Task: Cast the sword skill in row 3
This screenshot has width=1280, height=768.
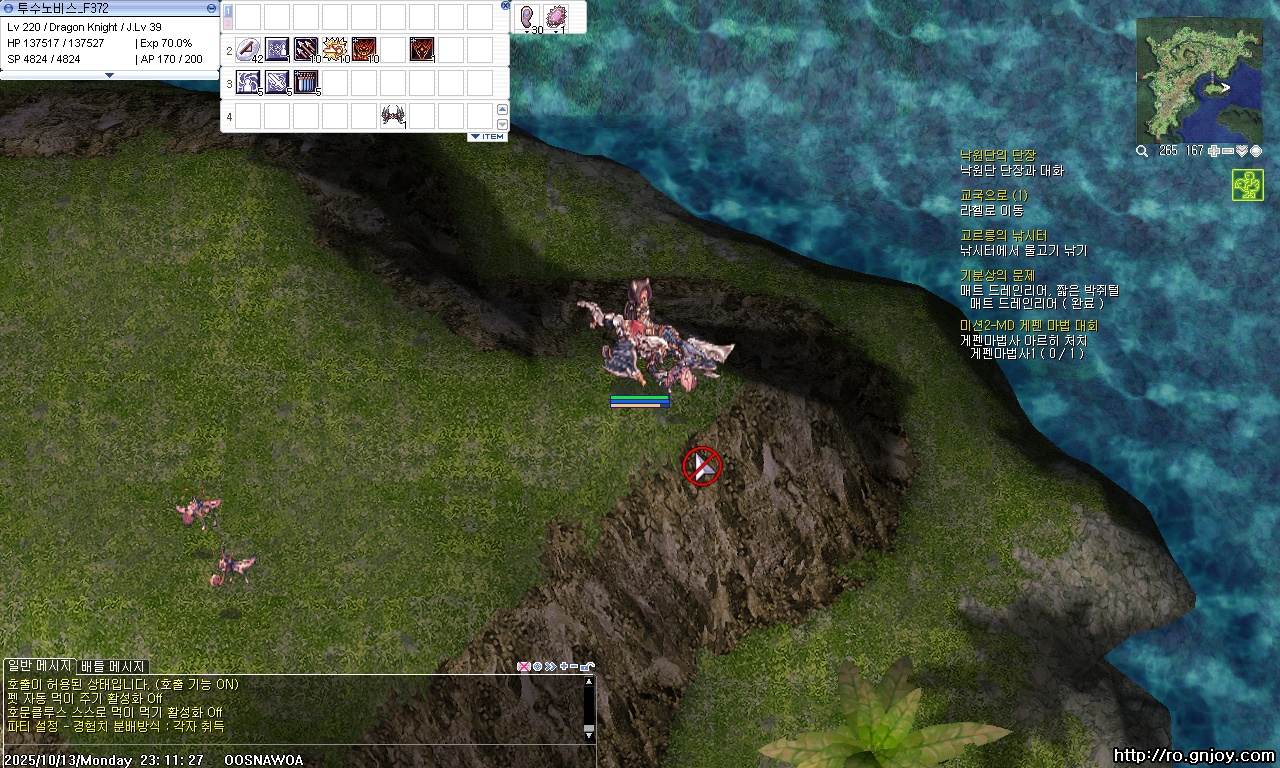Action: [277, 83]
